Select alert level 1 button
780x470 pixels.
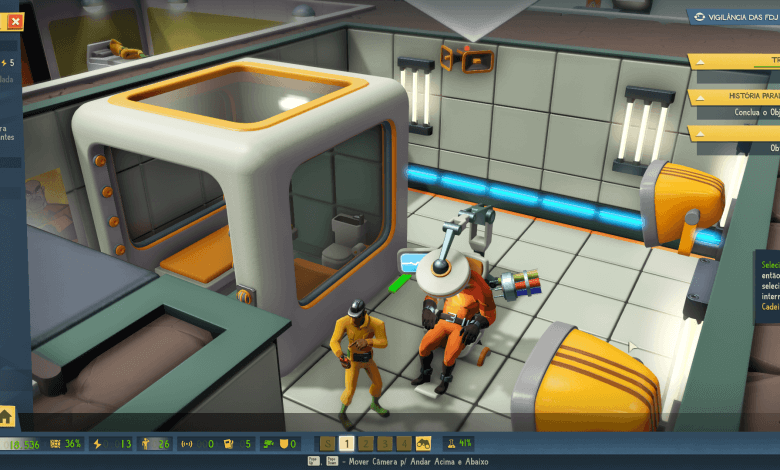(x=346, y=443)
